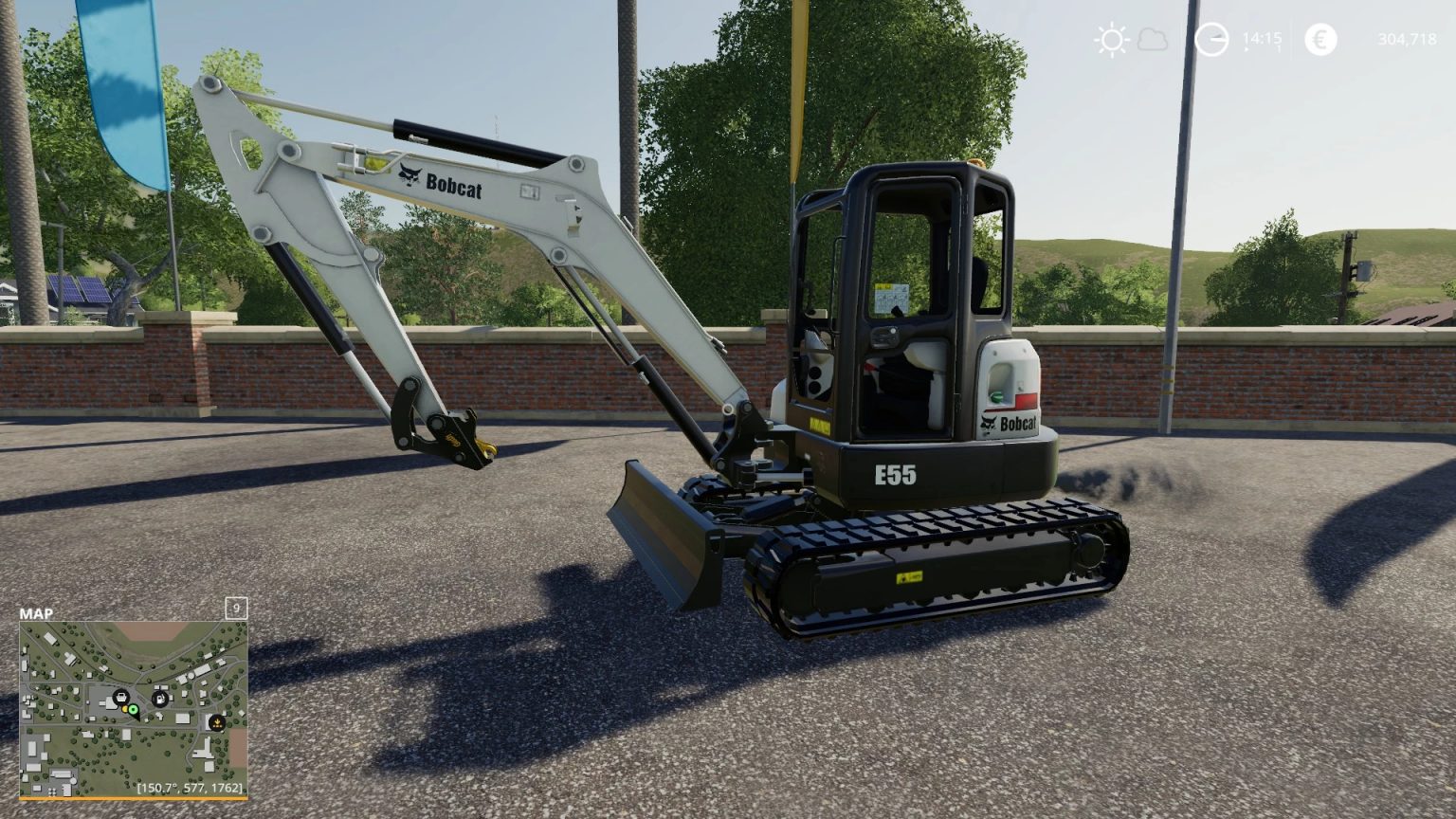Click the green player position marker
Screen dimensions: 1456x819
point(134,709)
